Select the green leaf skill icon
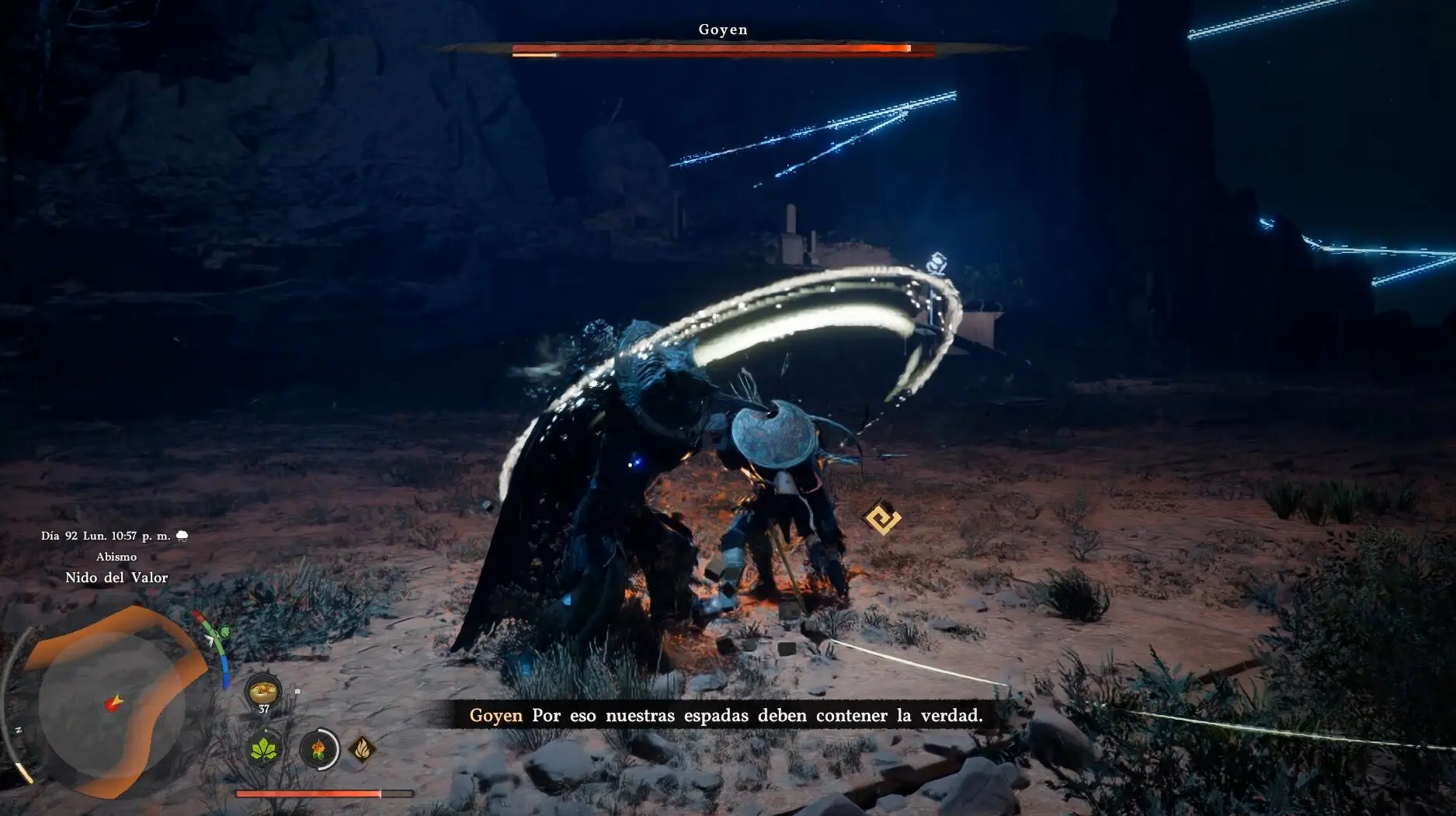 pos(265,750)
